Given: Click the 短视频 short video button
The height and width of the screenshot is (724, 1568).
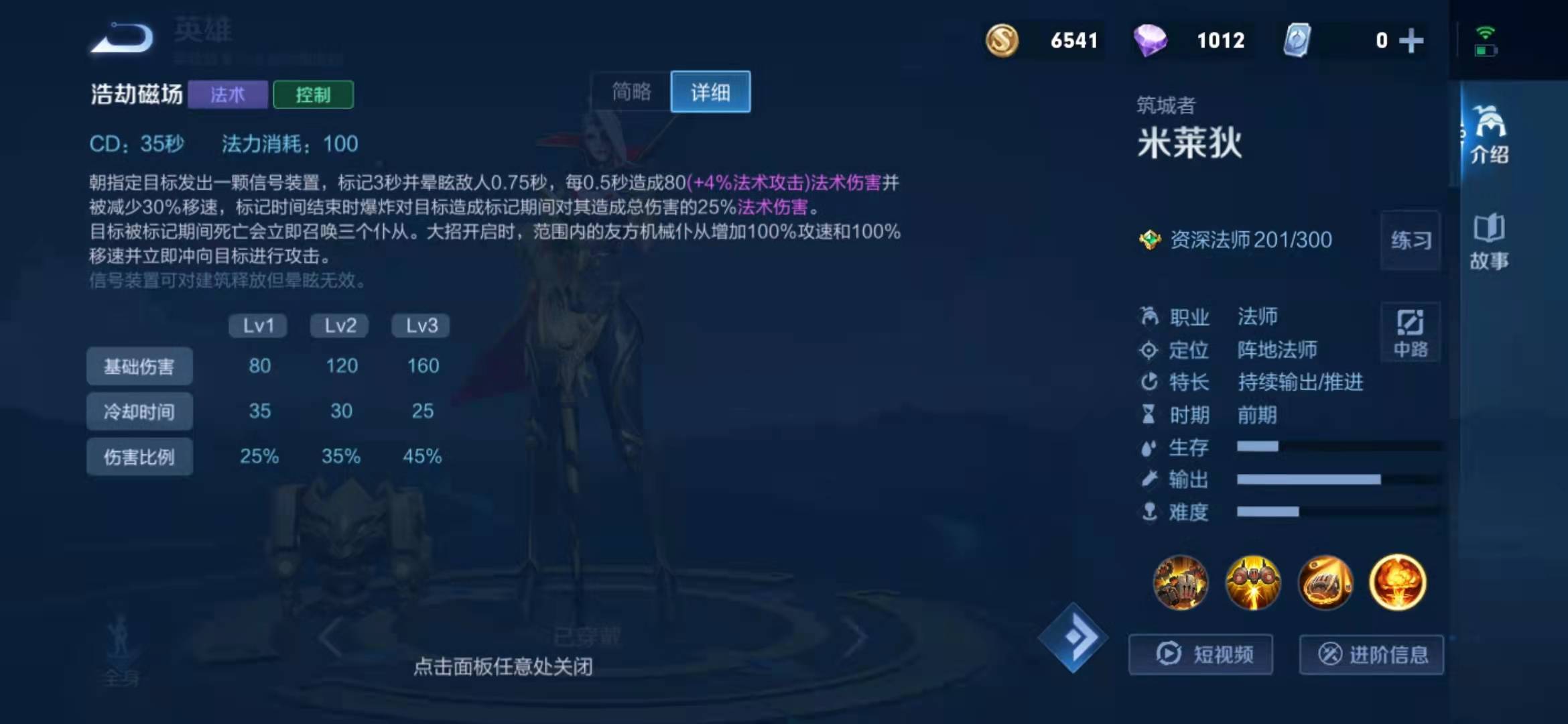Looking at the screenshot, I should 1201,654.
